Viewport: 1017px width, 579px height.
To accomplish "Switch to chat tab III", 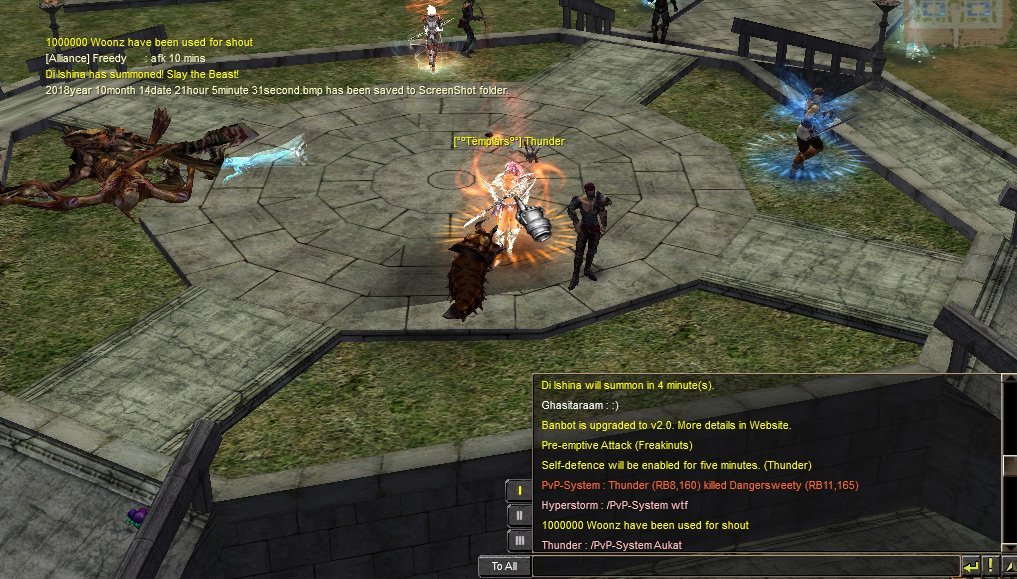I will click(519, 541).
